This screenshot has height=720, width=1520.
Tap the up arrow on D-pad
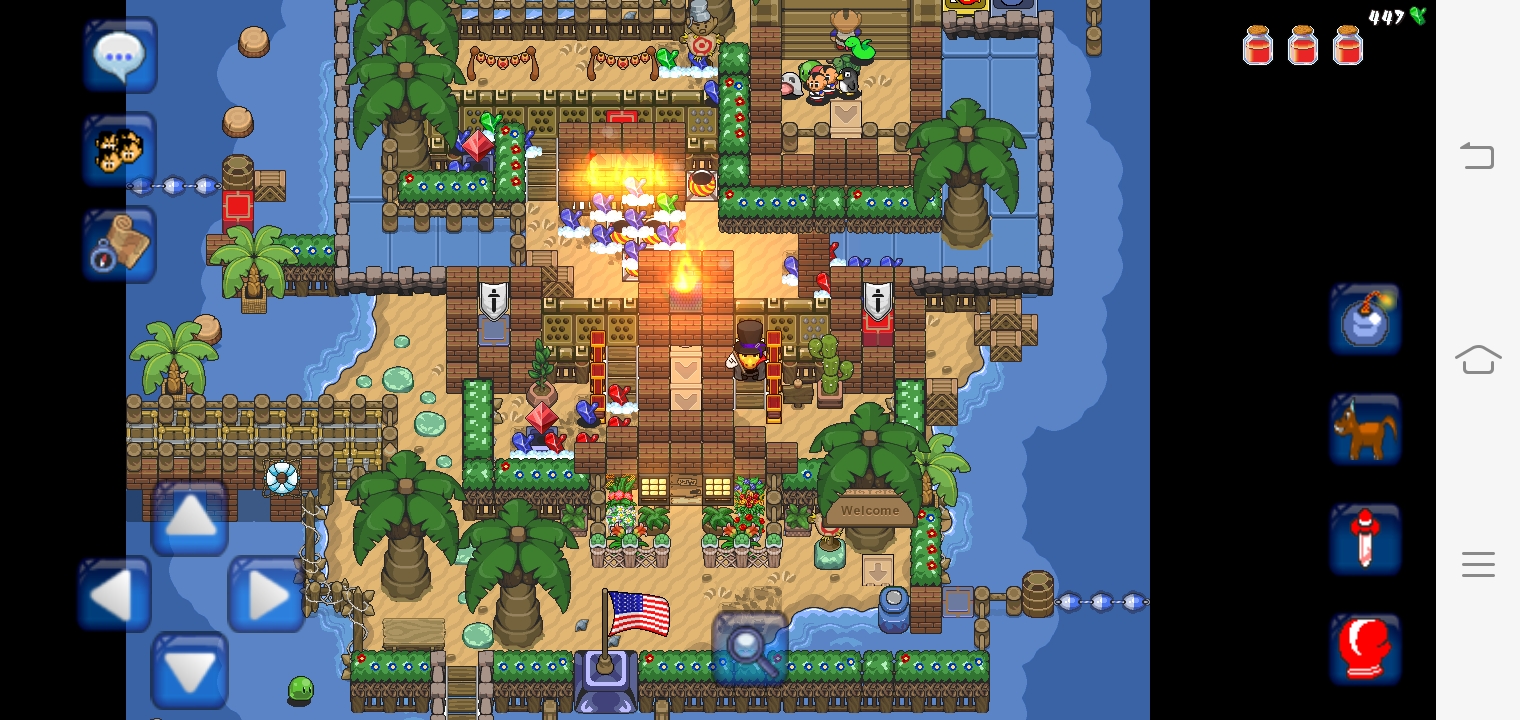click(190, 518)
